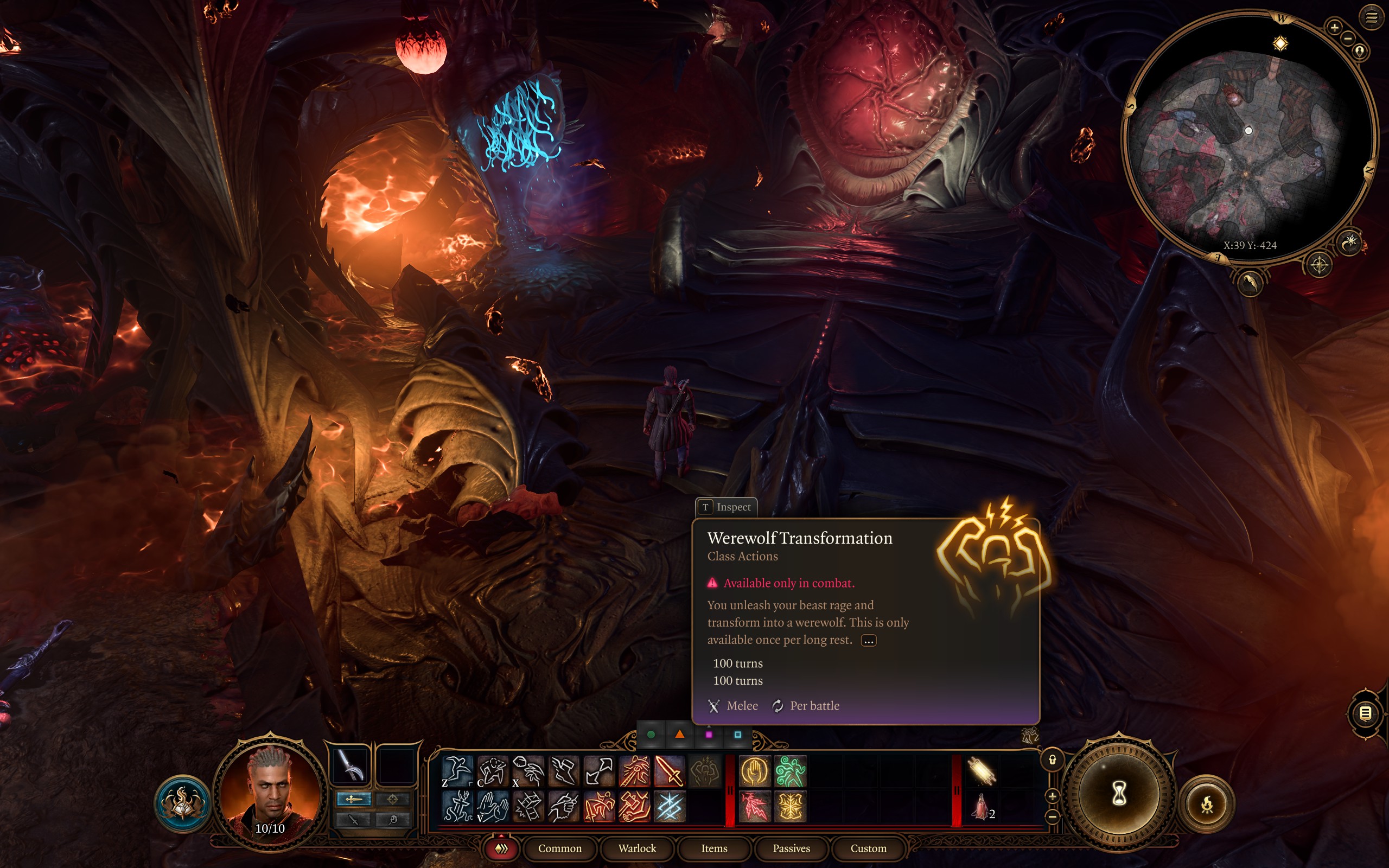1389x868 pixels.
Task: Activate the Werewolf Transformation hotbar icon
Action: (x=704, y=771)
